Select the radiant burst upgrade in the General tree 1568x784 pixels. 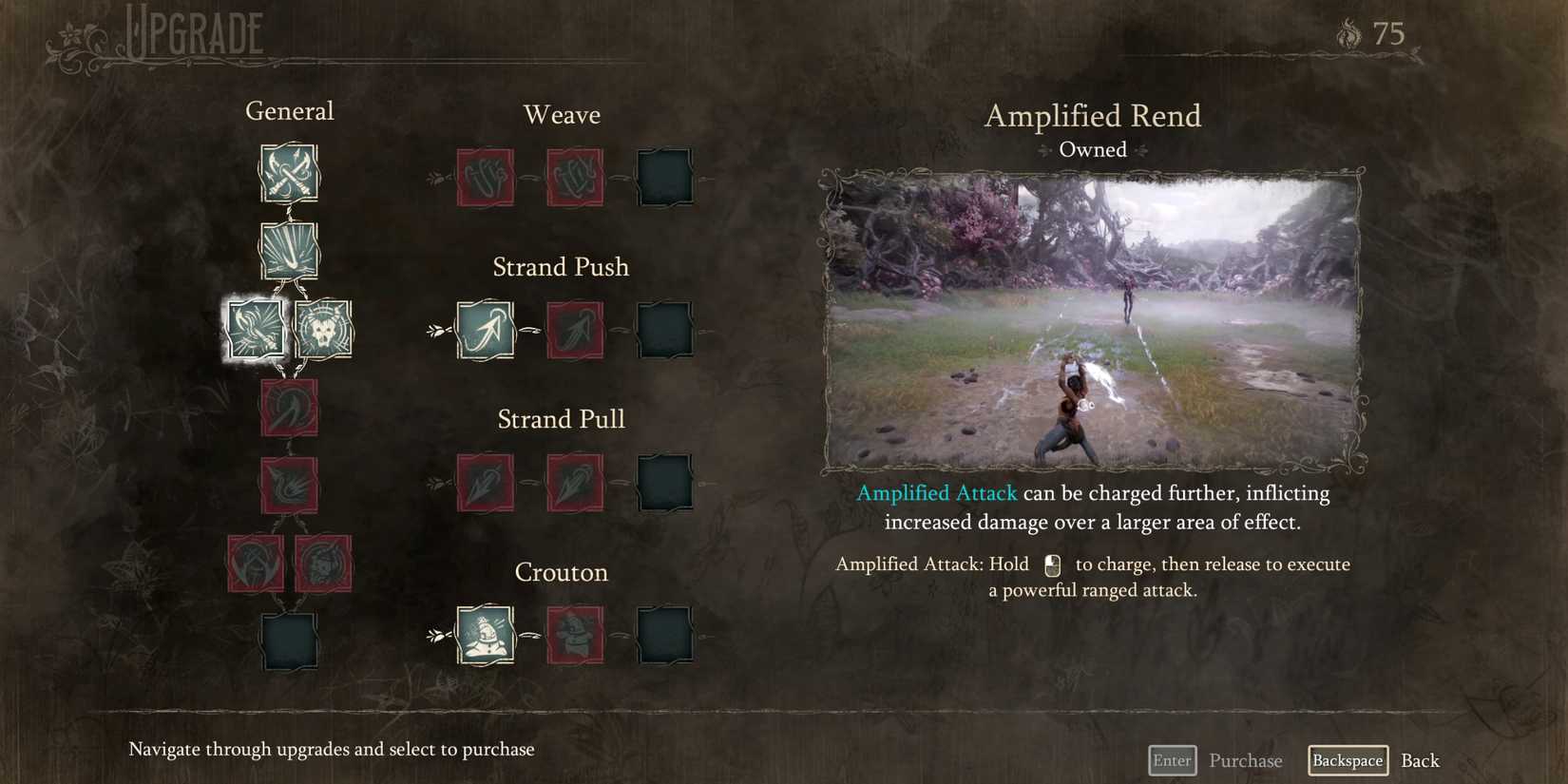pyautogui.click(x=289, y=250)
